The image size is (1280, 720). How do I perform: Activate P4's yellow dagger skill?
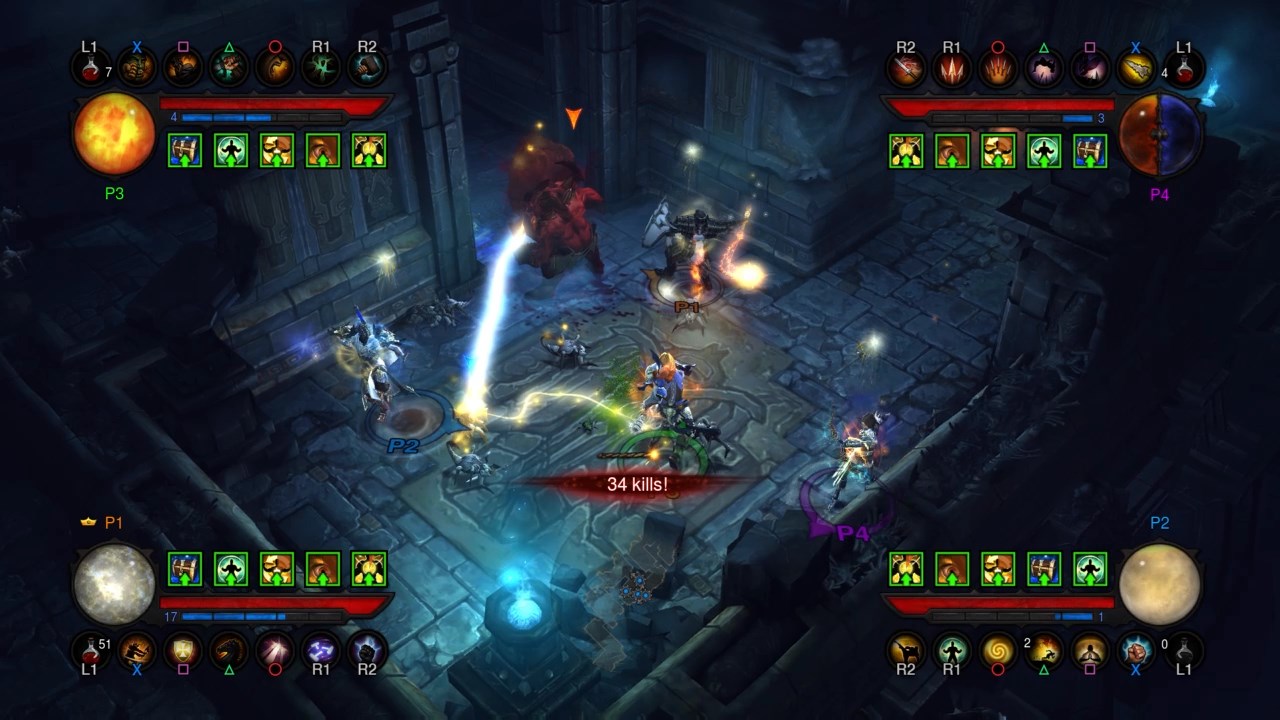tap(1136, 69)
